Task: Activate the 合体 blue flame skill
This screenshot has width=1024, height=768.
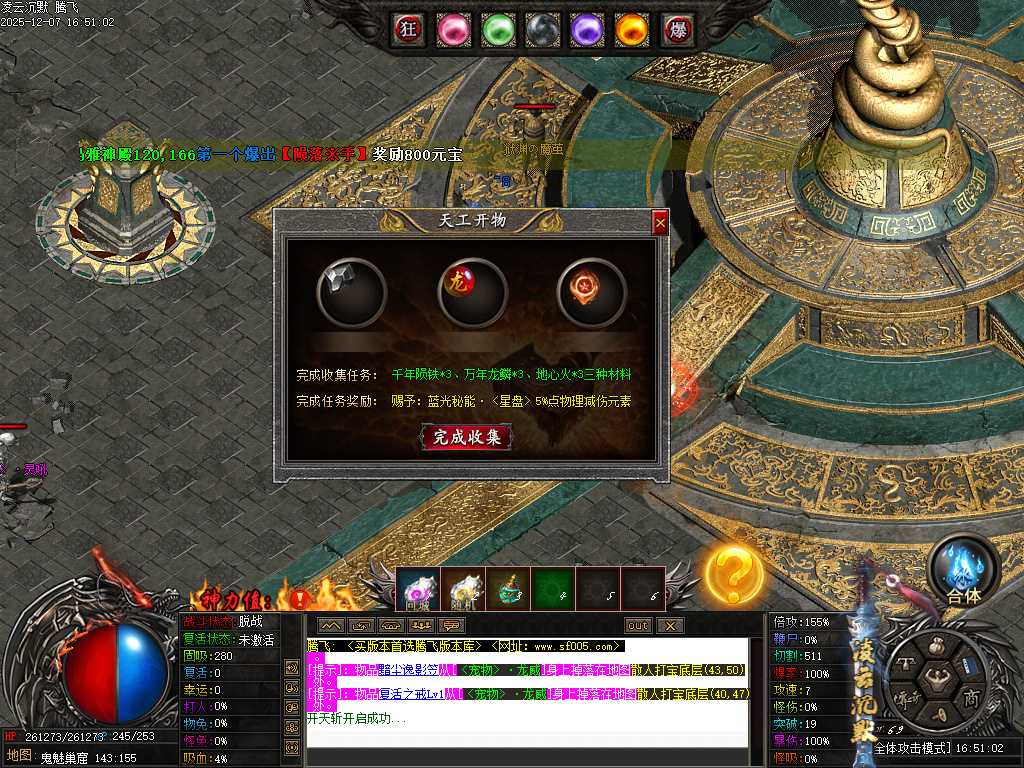Action: point(964,570)
